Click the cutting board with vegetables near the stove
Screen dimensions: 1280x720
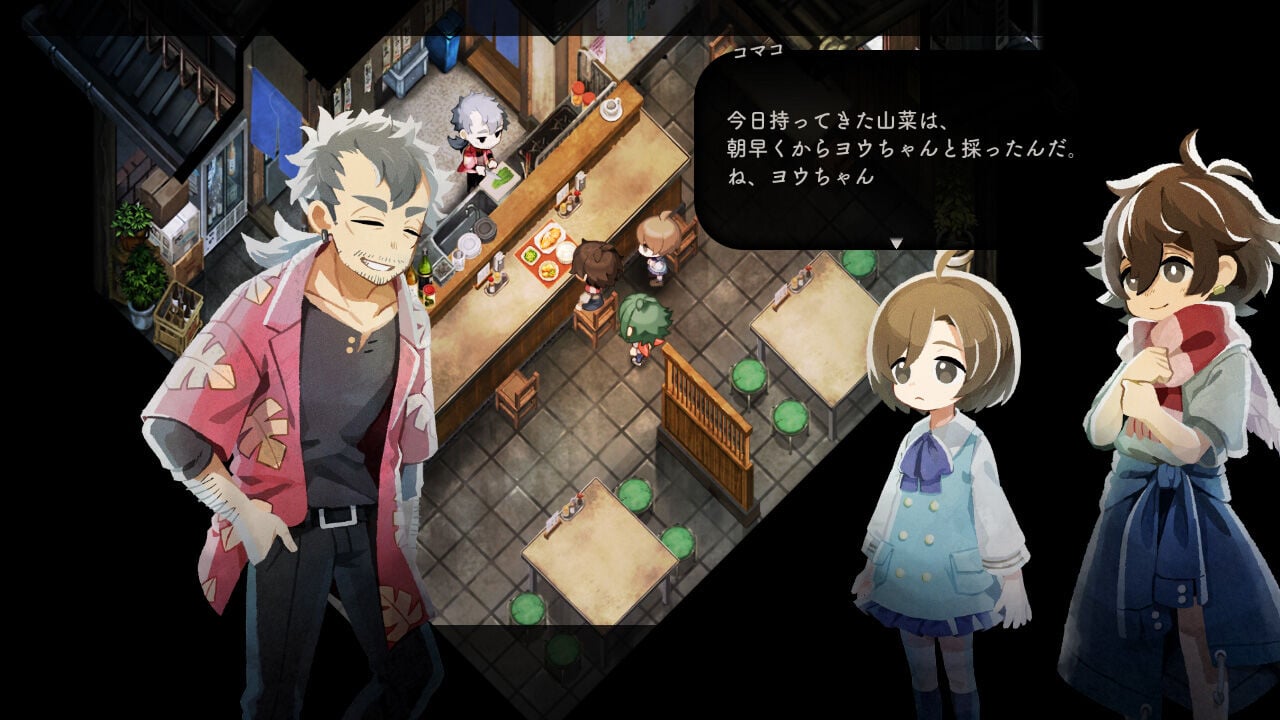[x=498, y=176]
